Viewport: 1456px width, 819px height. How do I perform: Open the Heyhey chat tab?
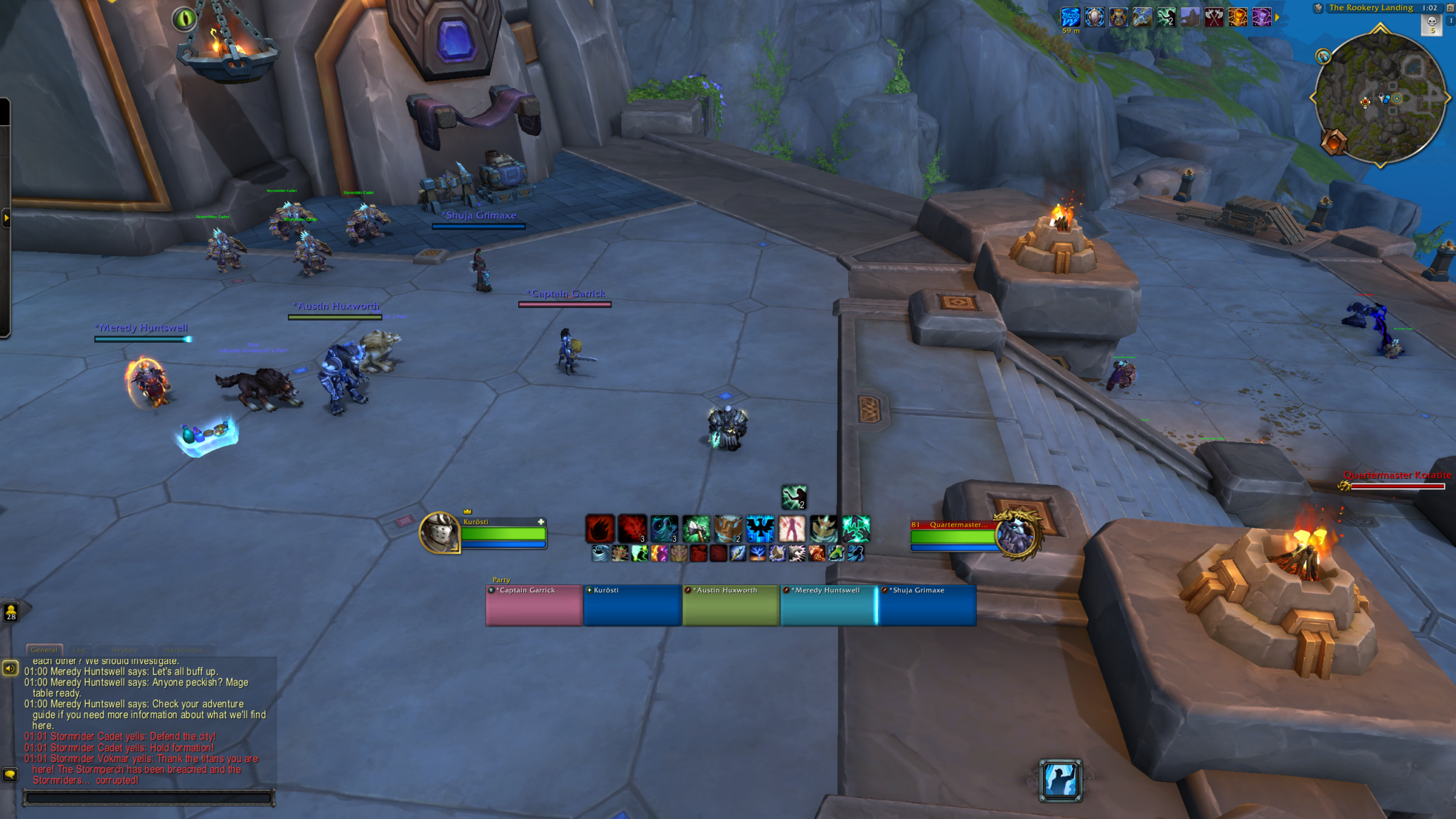(x=124, y=650)
